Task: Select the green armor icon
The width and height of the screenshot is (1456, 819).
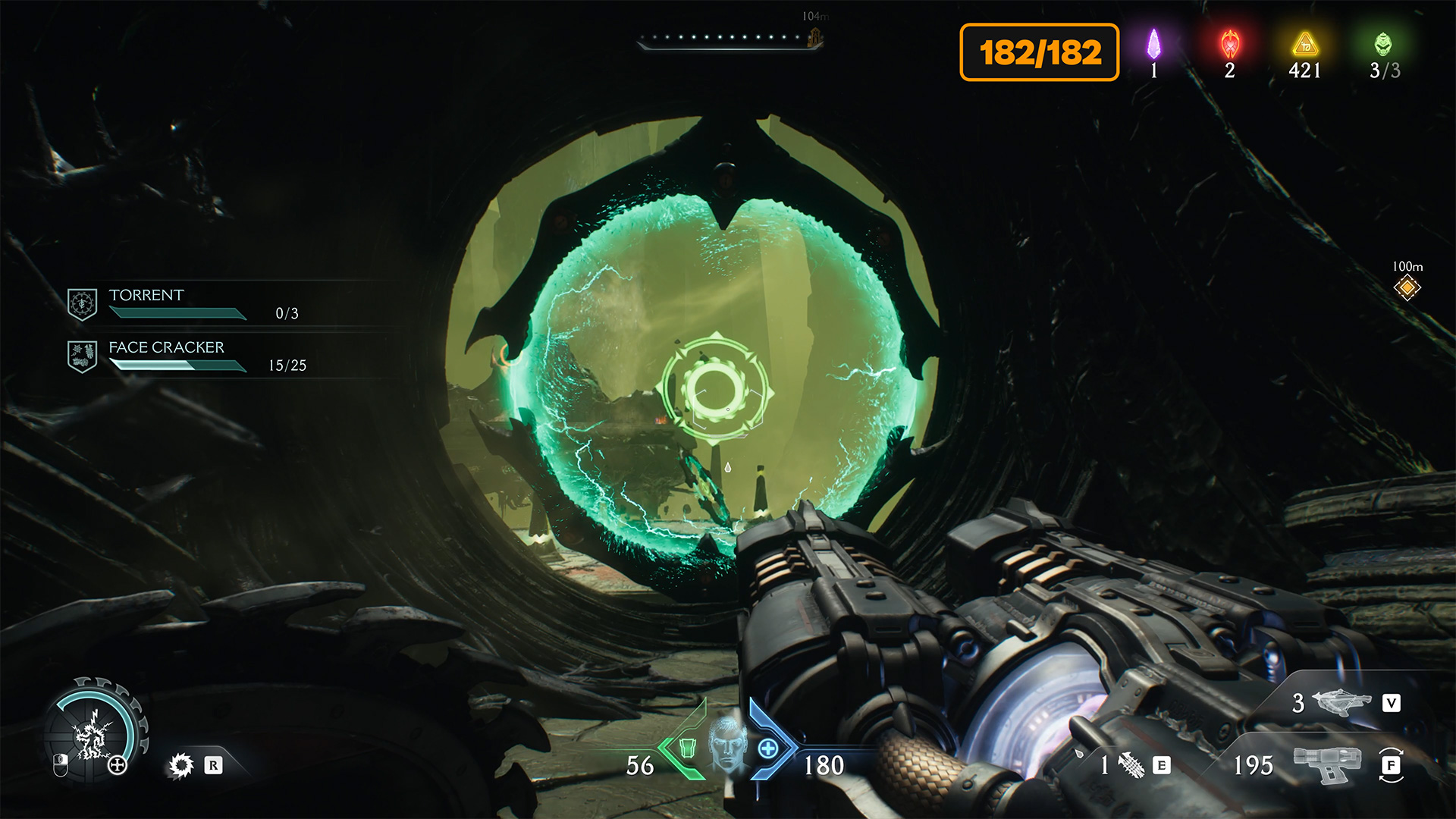Action: tap(687, 748)
